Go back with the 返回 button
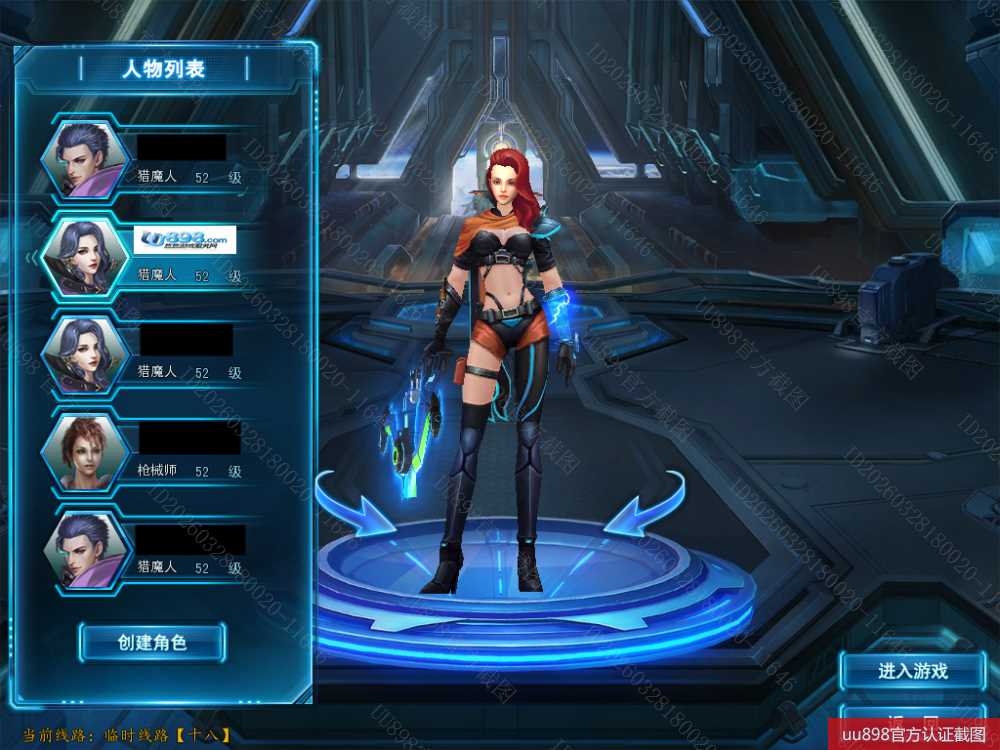The image size is (1000, 750). pyautogui.click(x=912, y=720)
